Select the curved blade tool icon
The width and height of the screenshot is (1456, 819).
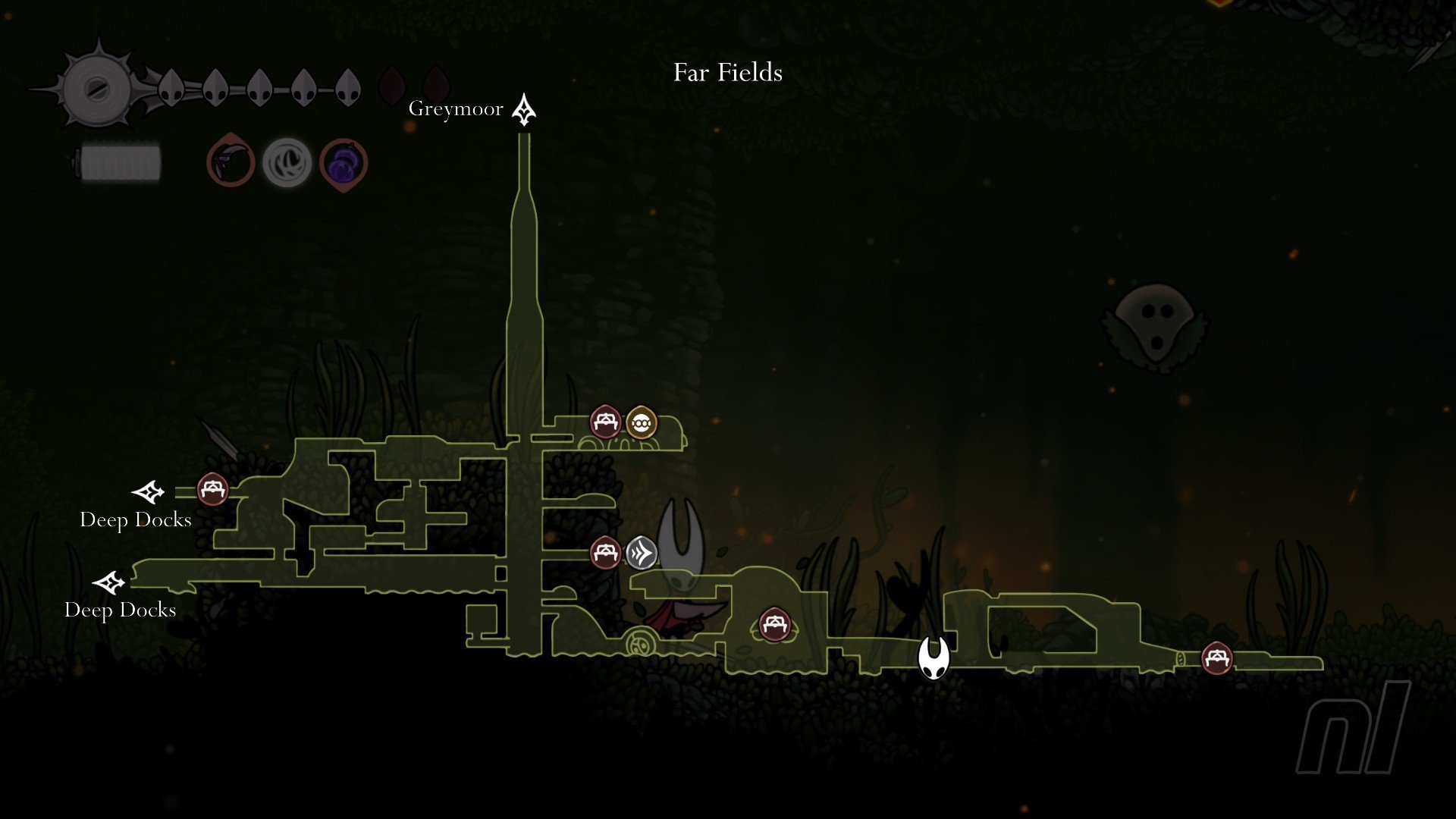(231, 162)
